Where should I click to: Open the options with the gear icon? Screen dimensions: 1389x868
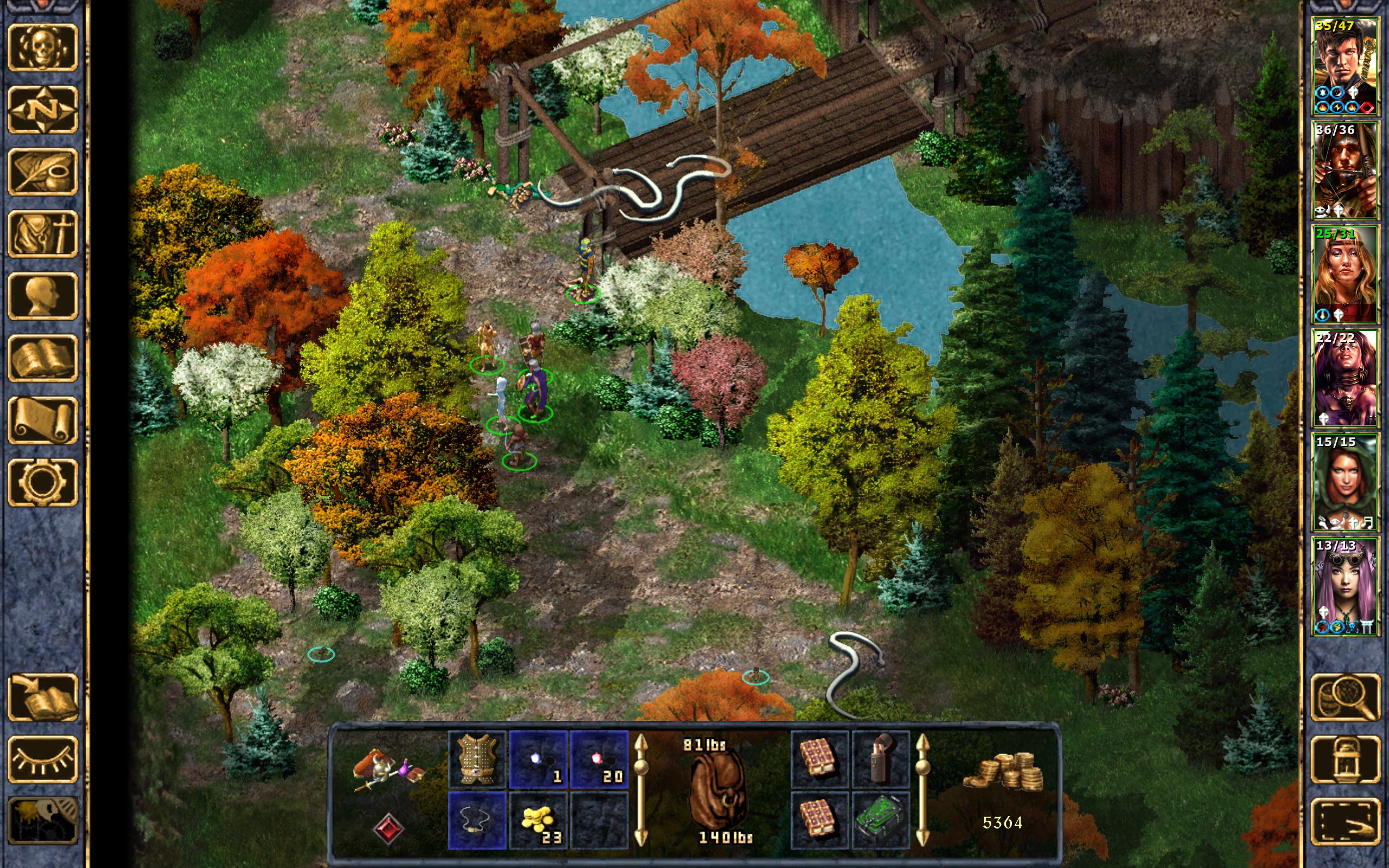[x=42, y=482]
